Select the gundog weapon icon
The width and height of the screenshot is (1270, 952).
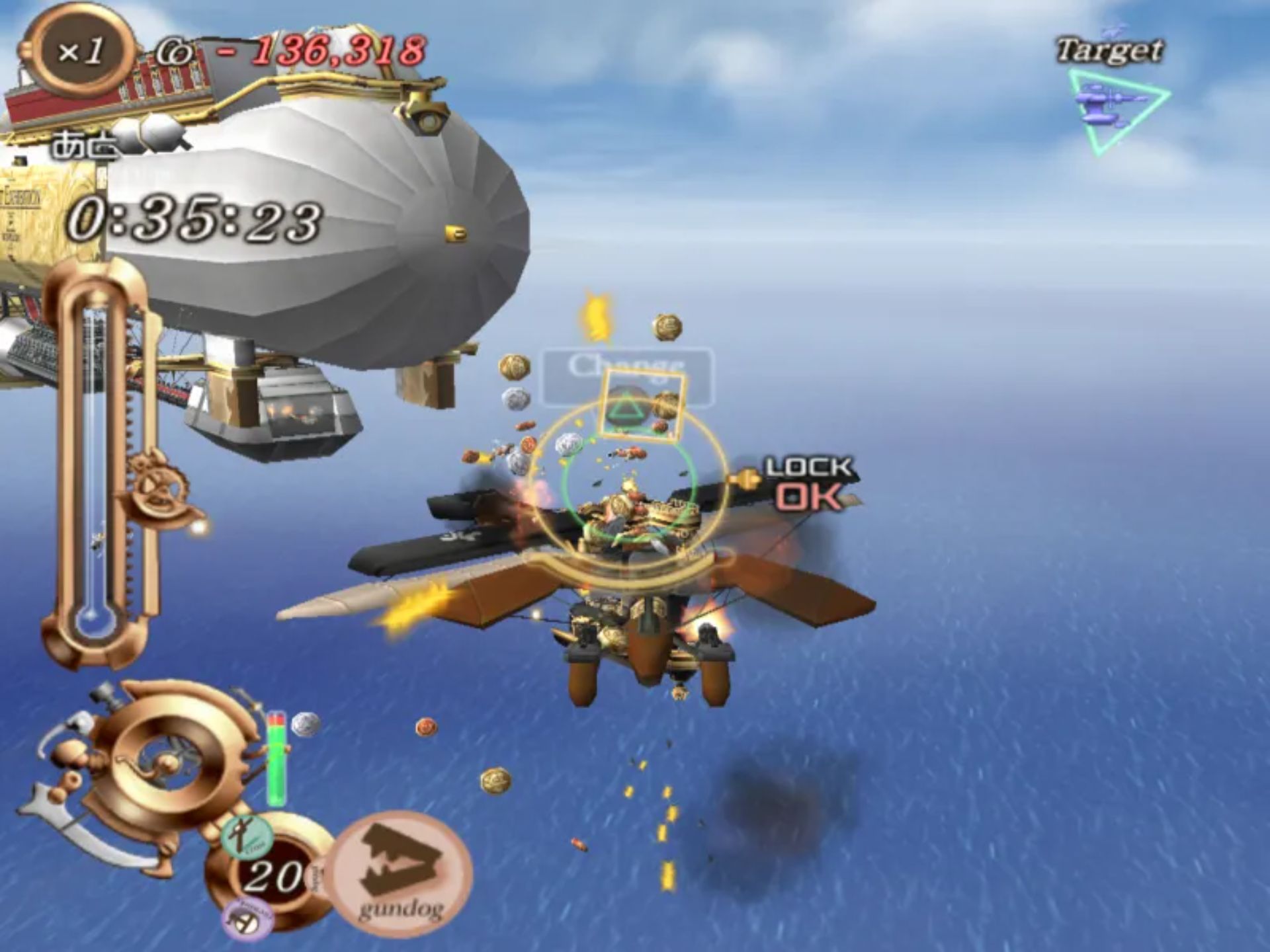click(400, 873)
